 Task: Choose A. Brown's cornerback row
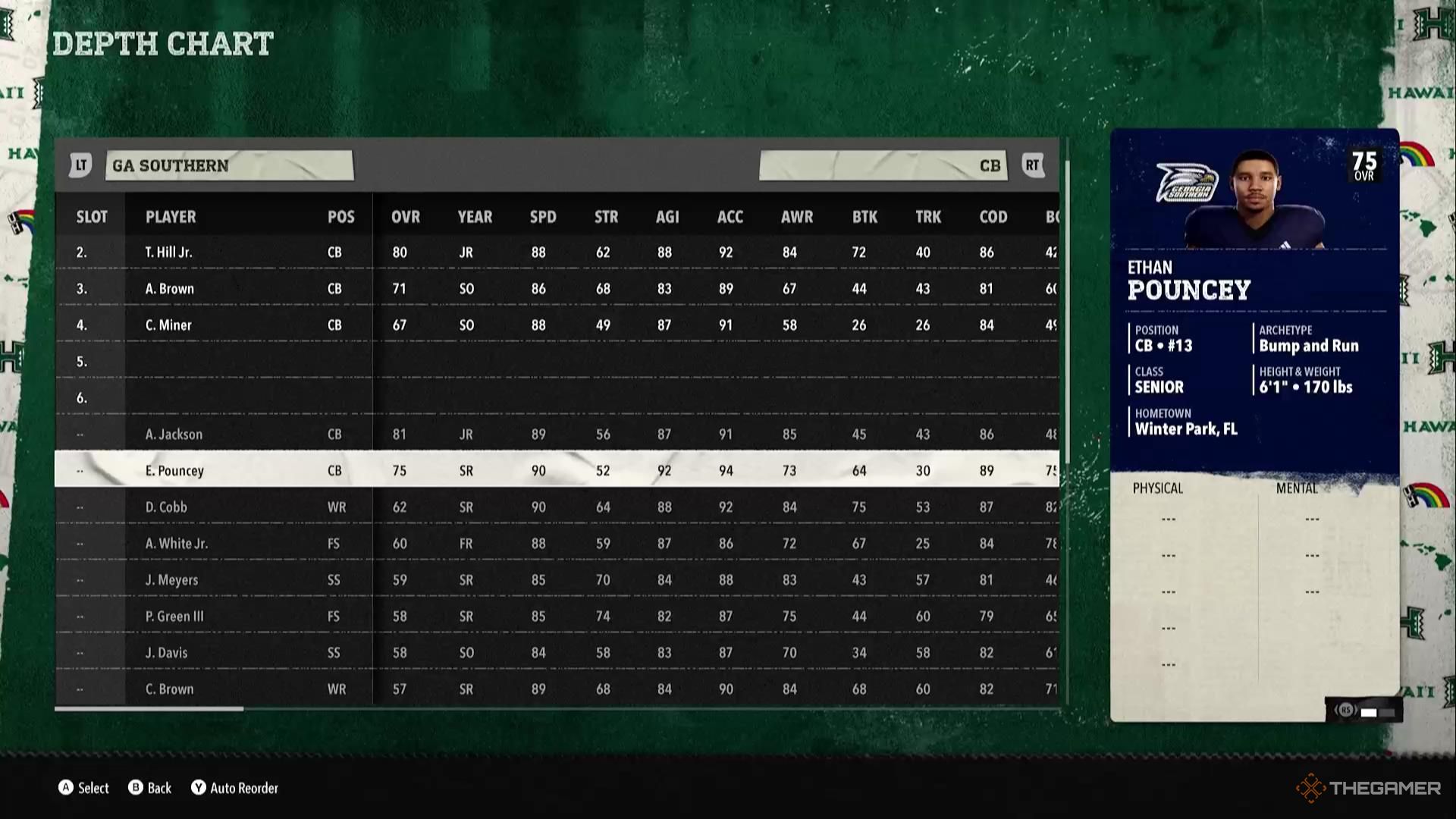click(x=170, y=289)
